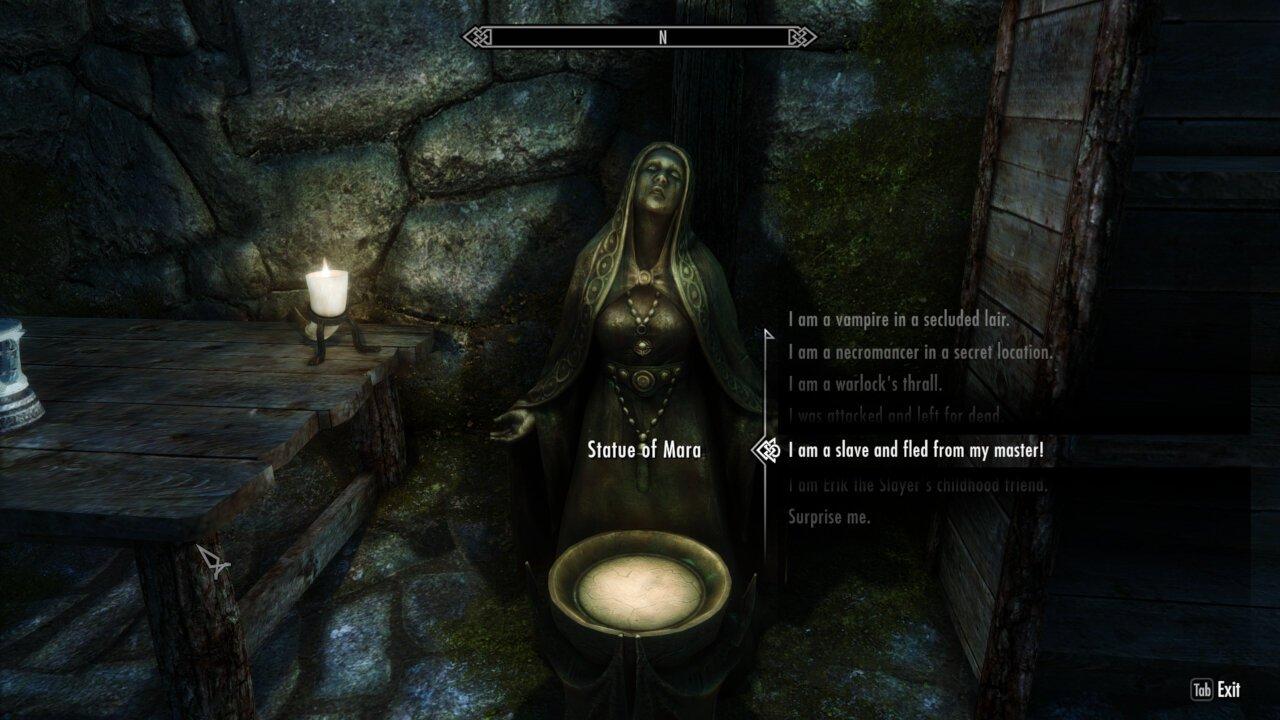The height and width of the screenshot is (720, 1280).
Task: Select the 'Surprise me' option
Action: [x=829, y=517]
